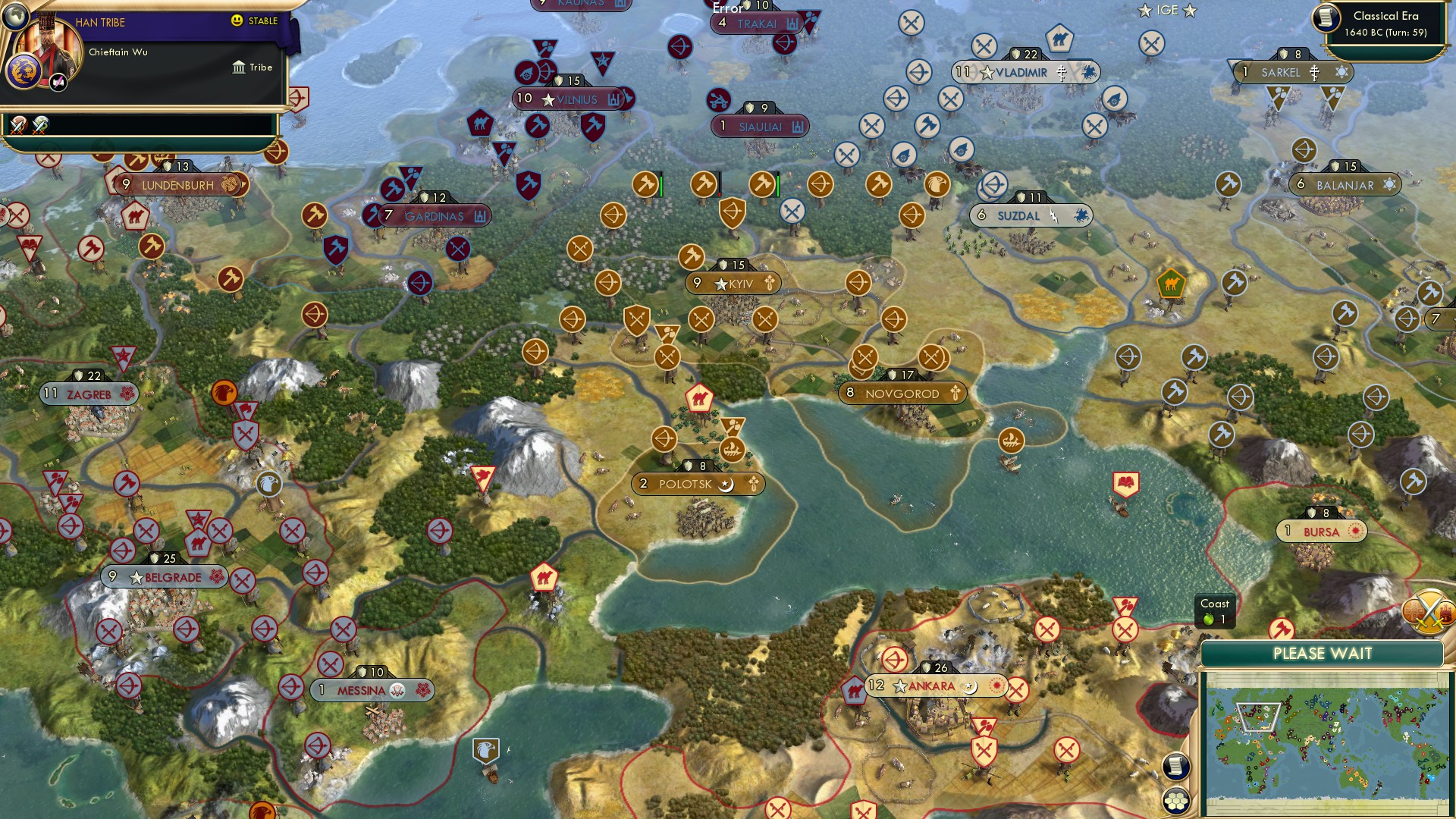Click the smiley face beside STABLE

236,20
